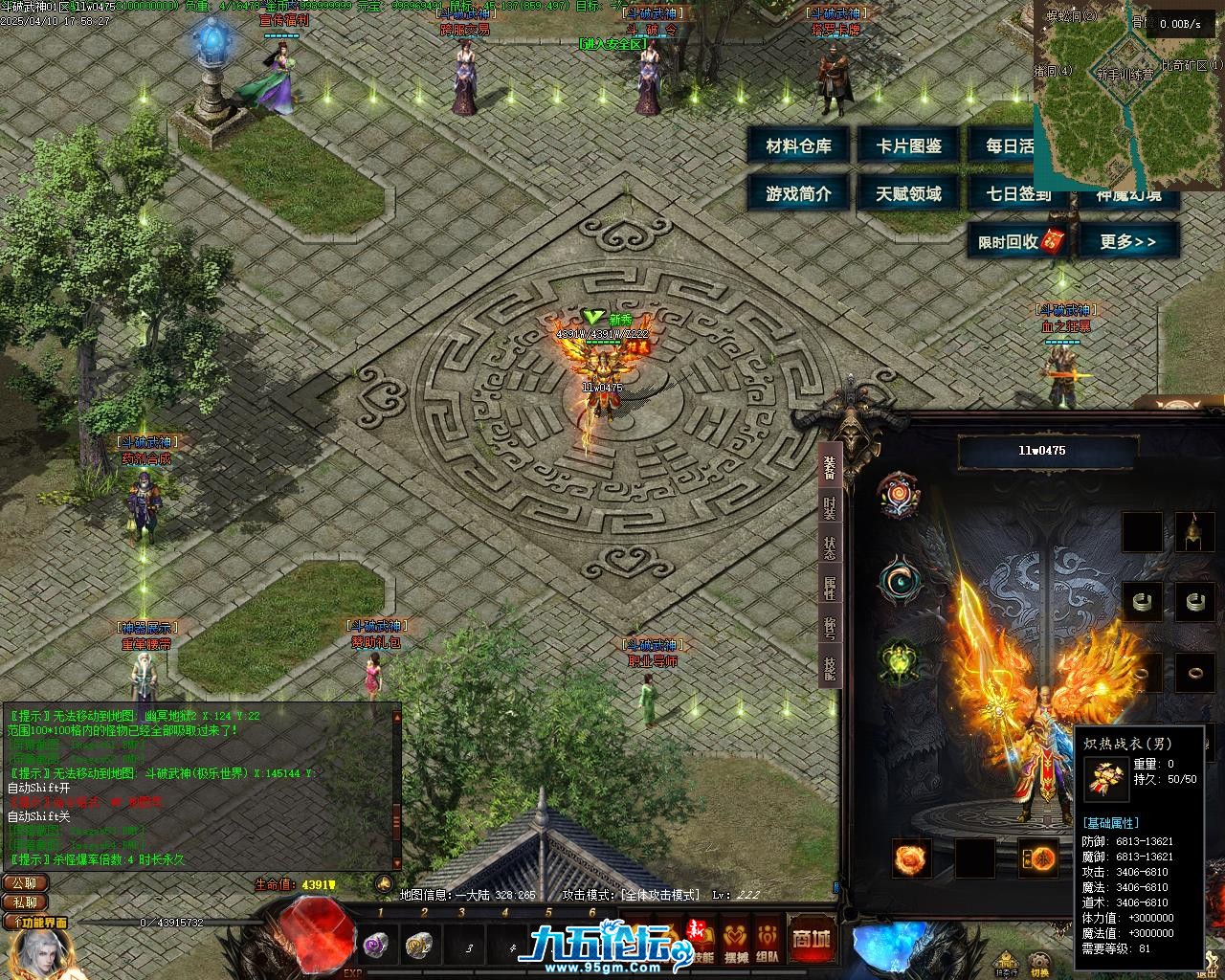Screen dimensions: 1225x980
Task: Use the purple-gem item in hotbar slot 1
Action: point(374,945)
